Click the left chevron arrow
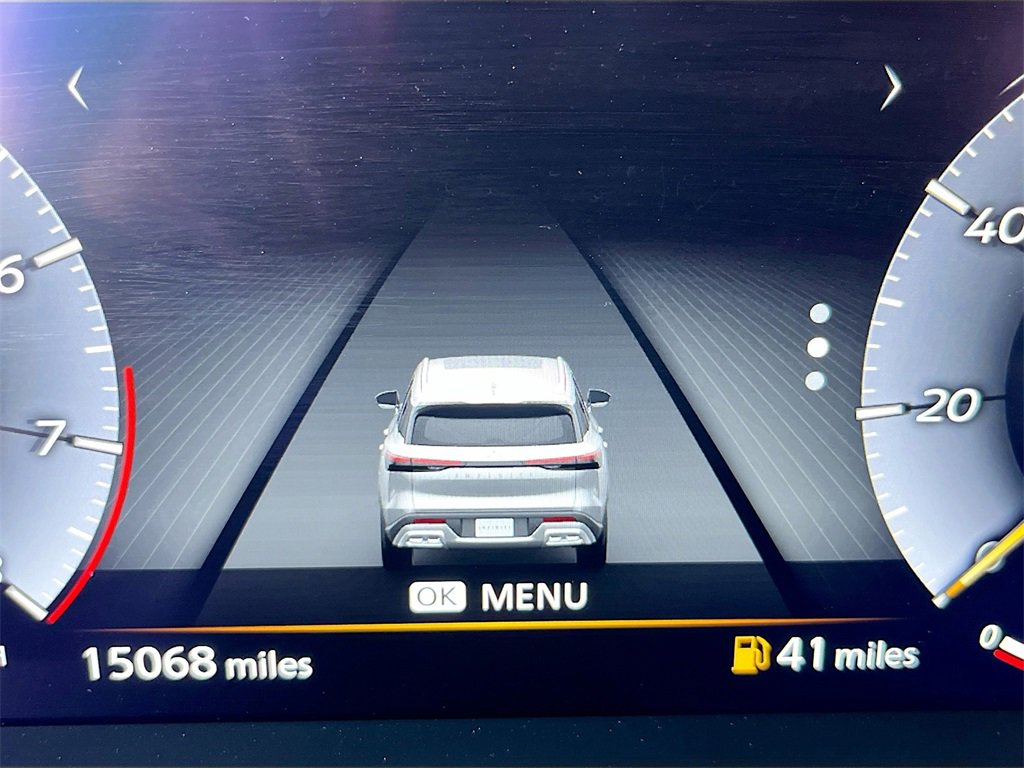 click(x=77, y=88)
